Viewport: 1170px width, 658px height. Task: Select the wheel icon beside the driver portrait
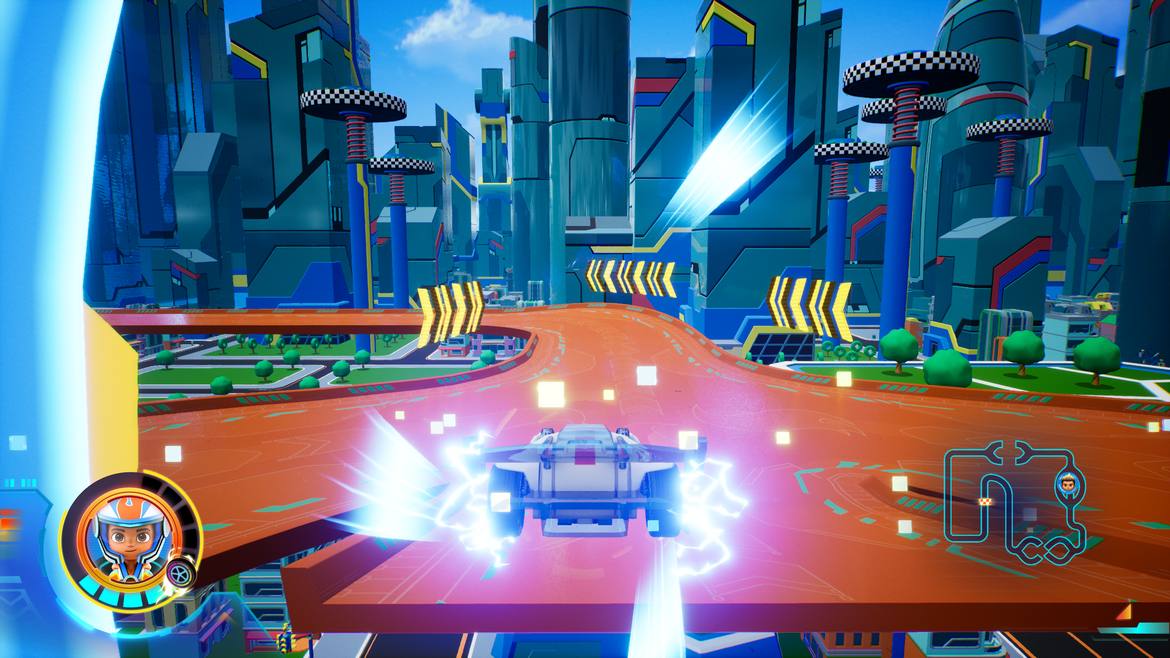(x=181, y=574)
